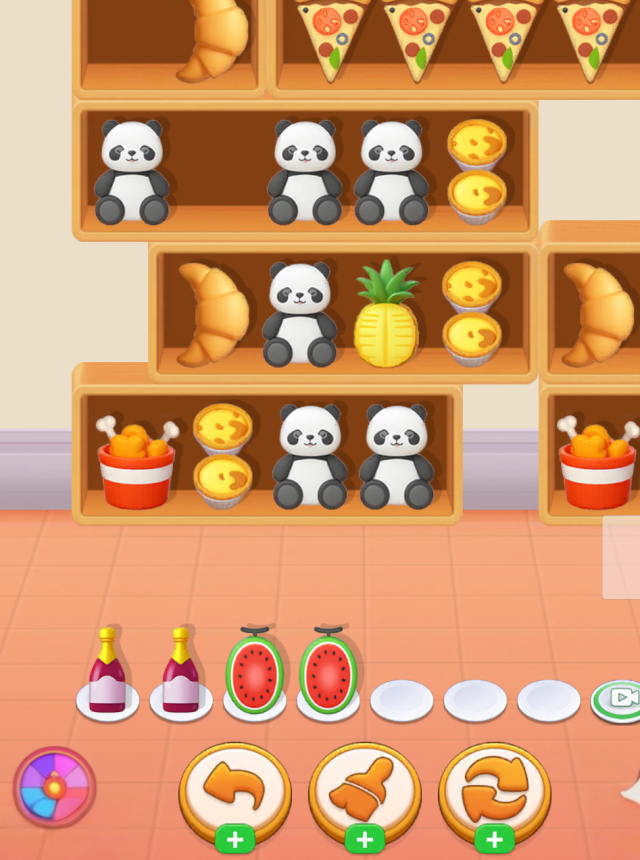The width and height of the screenshot is (640, 860).
Task: Pick the pineapple from the shelf
Action: 385,314
